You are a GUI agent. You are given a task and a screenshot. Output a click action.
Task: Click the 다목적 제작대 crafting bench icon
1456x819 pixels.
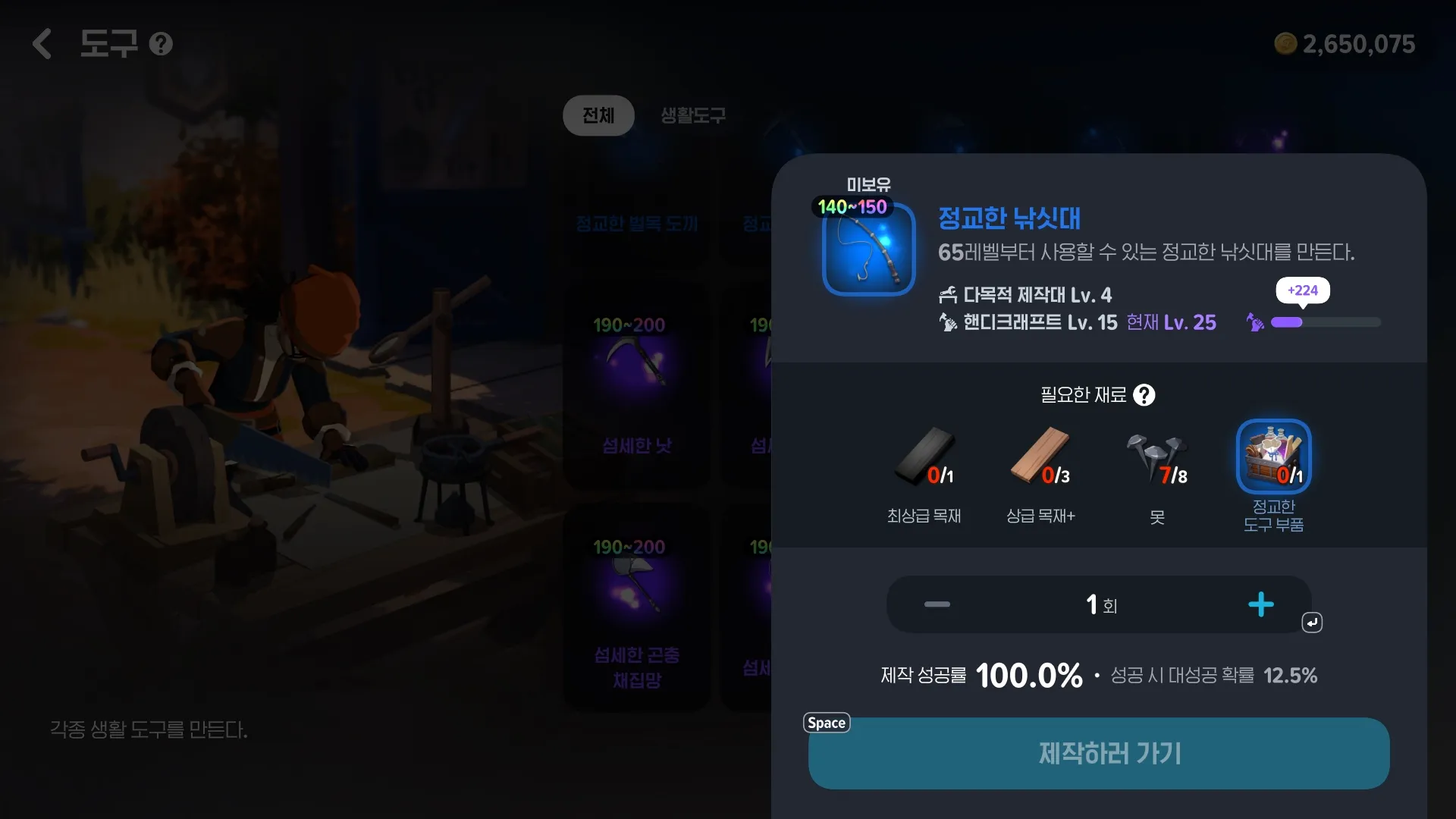click(x=949, y=294)
